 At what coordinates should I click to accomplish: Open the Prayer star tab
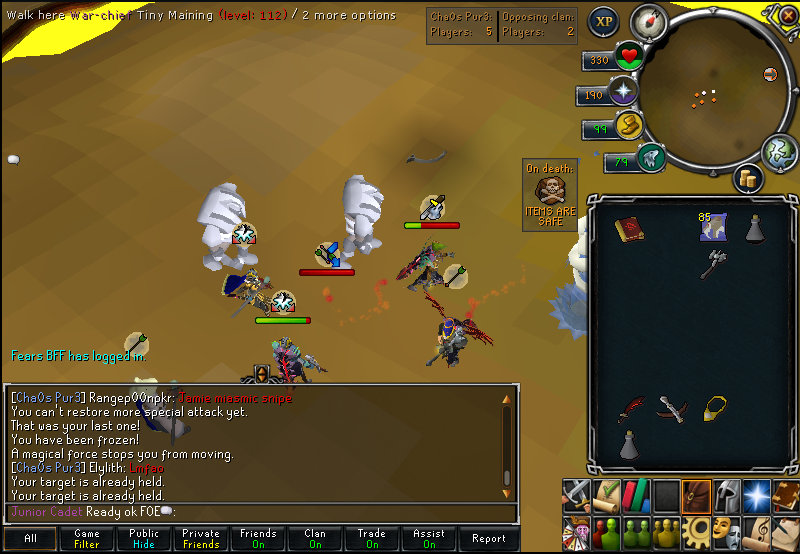[x=757, y=494]
